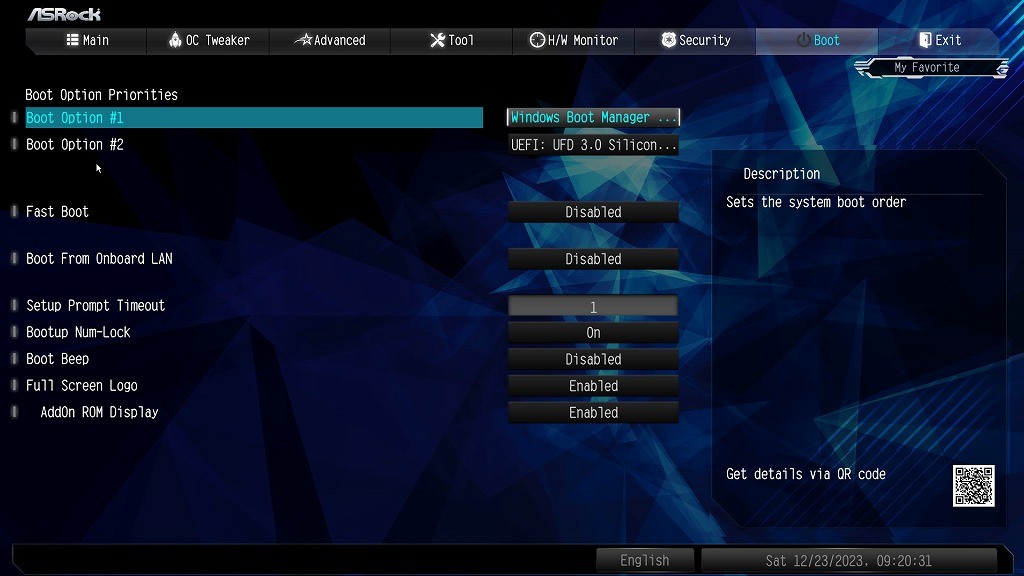Switch to the Security tab
The width and height of the screenshot is (1024, 576).
click(696, 40)
